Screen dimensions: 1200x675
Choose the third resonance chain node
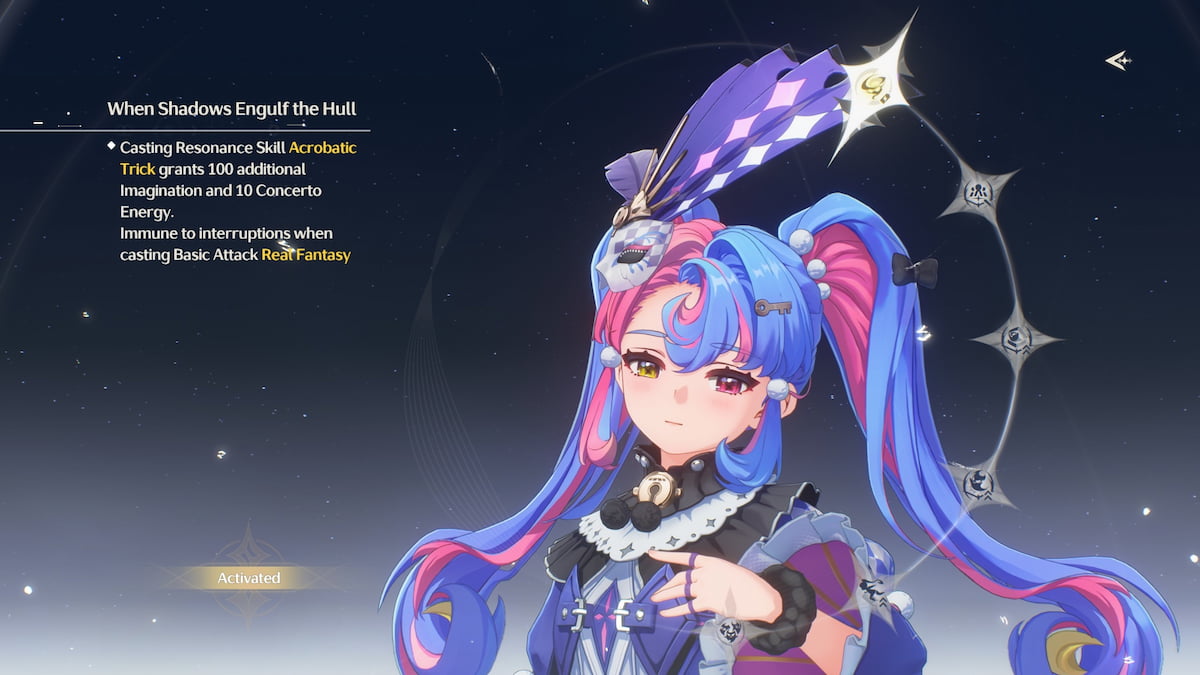coord(1015,339)
